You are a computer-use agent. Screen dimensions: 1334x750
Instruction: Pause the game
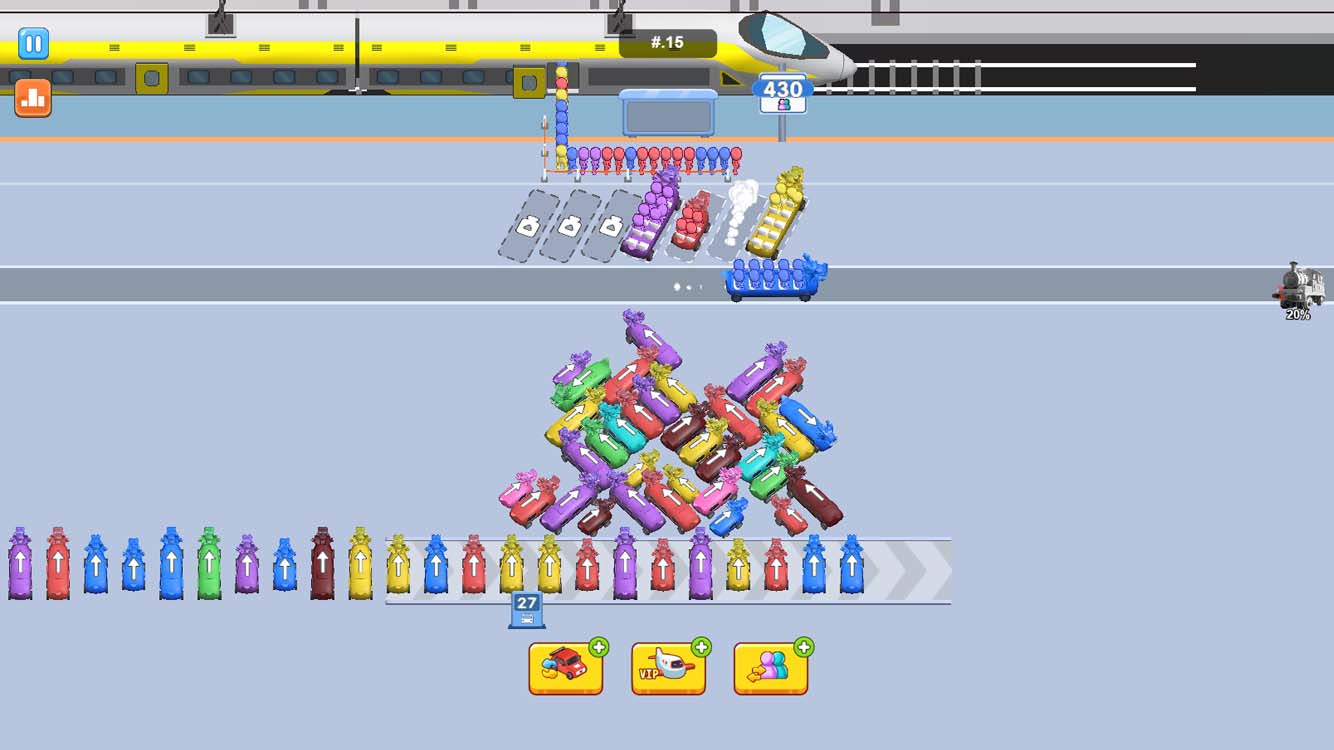pyautogui.click(x=33, y=44)
